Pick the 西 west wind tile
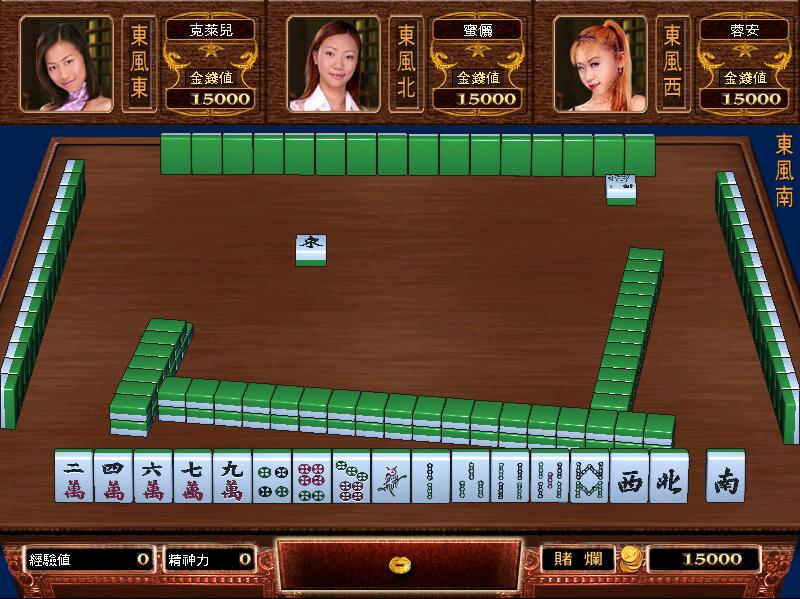The width and height of the screenshot is (800, 599). click(x=629, y=476)
